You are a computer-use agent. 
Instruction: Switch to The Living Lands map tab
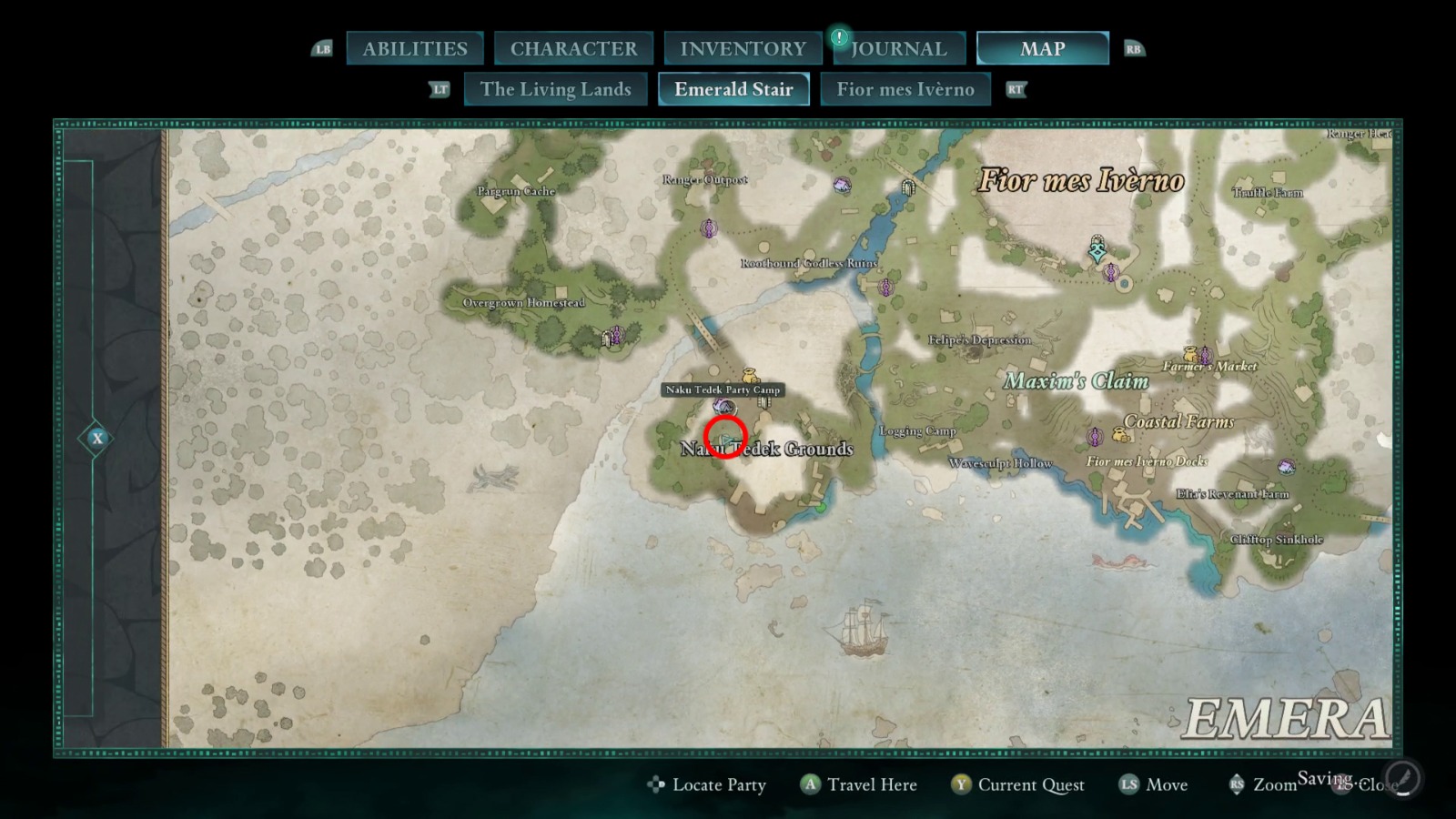click(x=555, y=89)
